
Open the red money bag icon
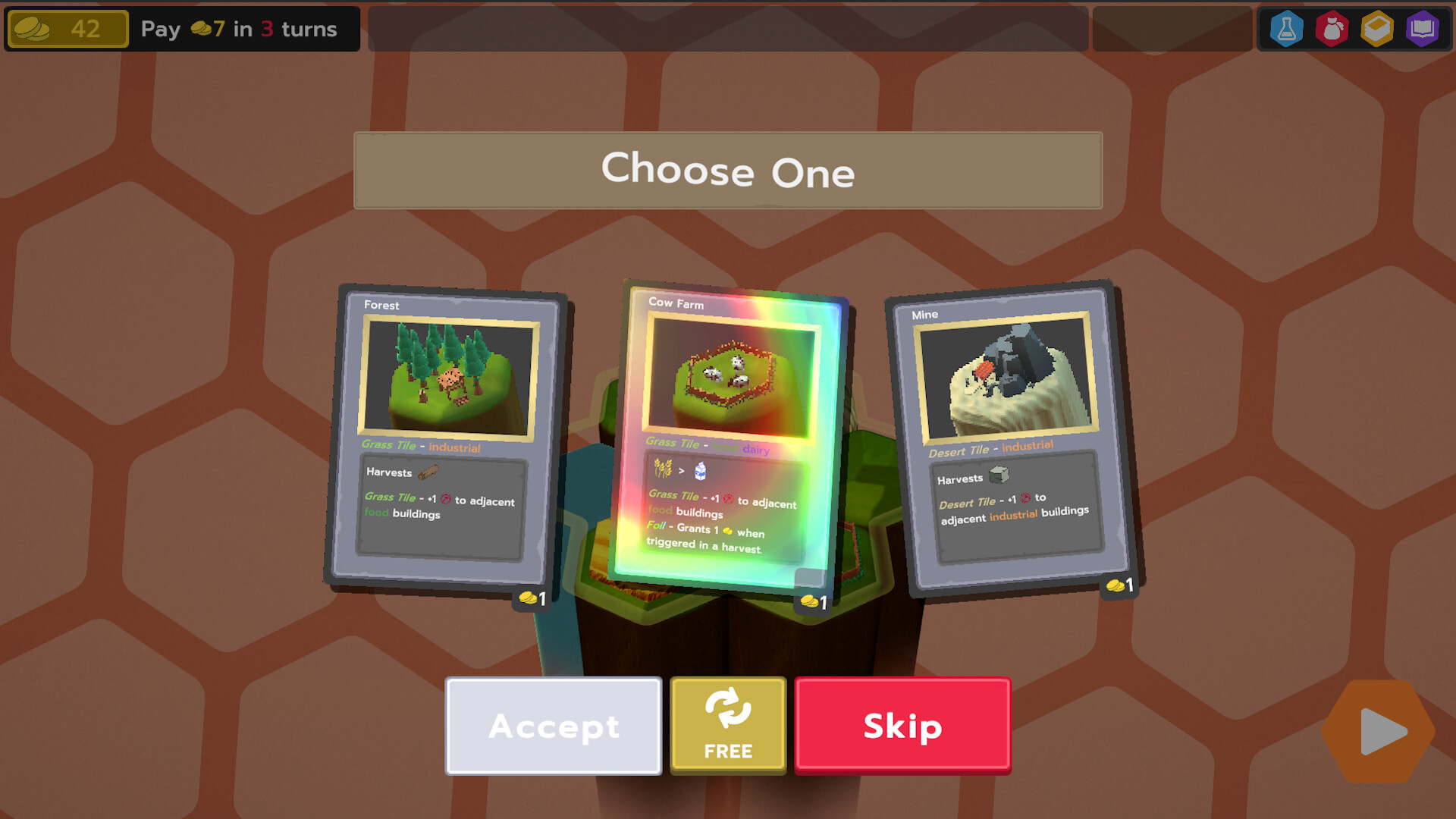(x=1332, y=29)
